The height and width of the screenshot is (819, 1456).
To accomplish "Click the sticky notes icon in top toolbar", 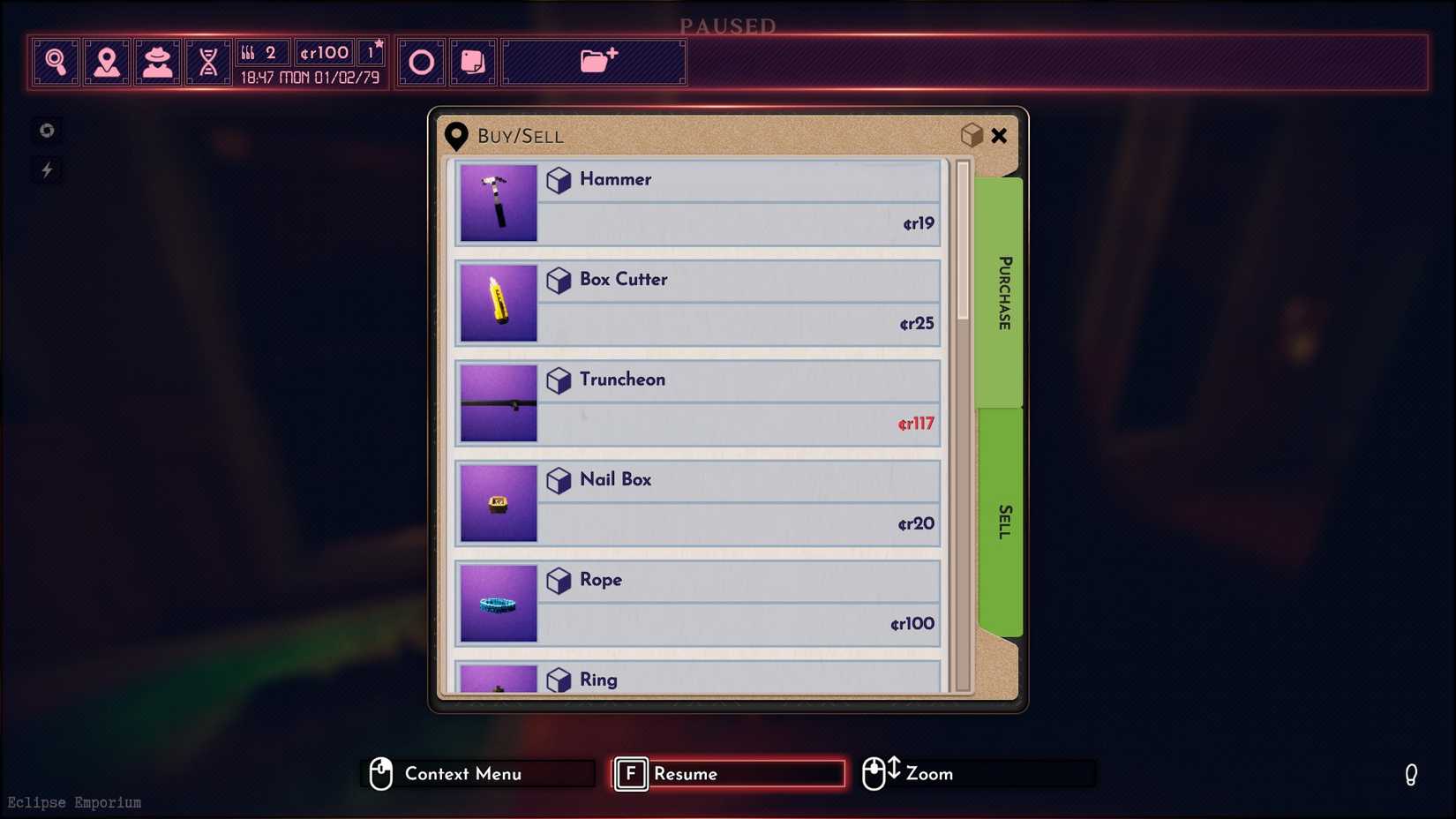I will coord(473,61).
